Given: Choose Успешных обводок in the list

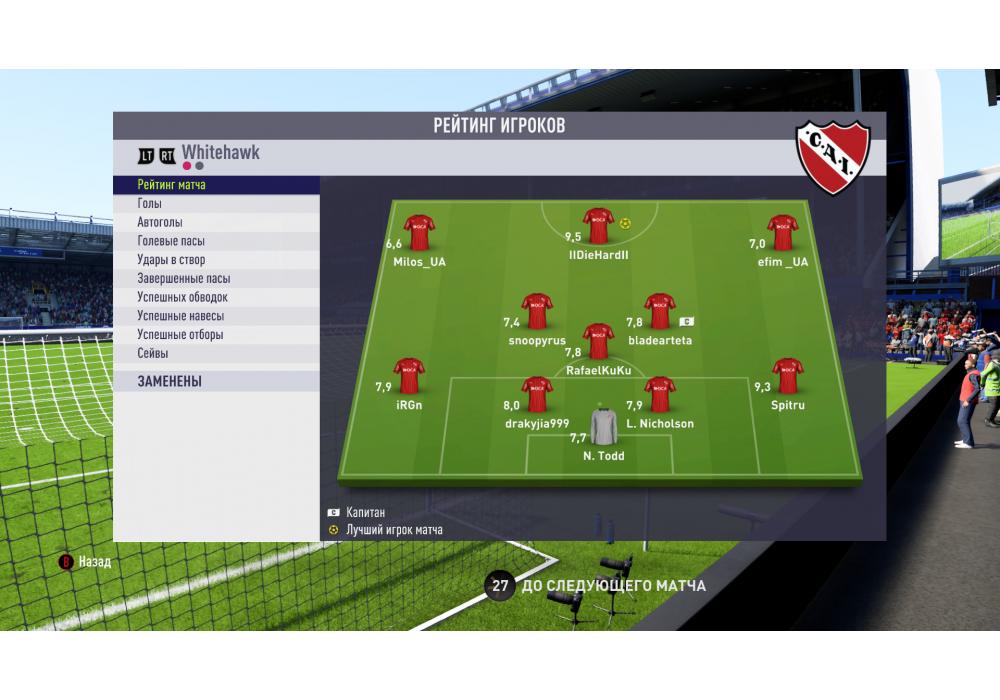Looking at the screenshot, I should pos(216,297).
